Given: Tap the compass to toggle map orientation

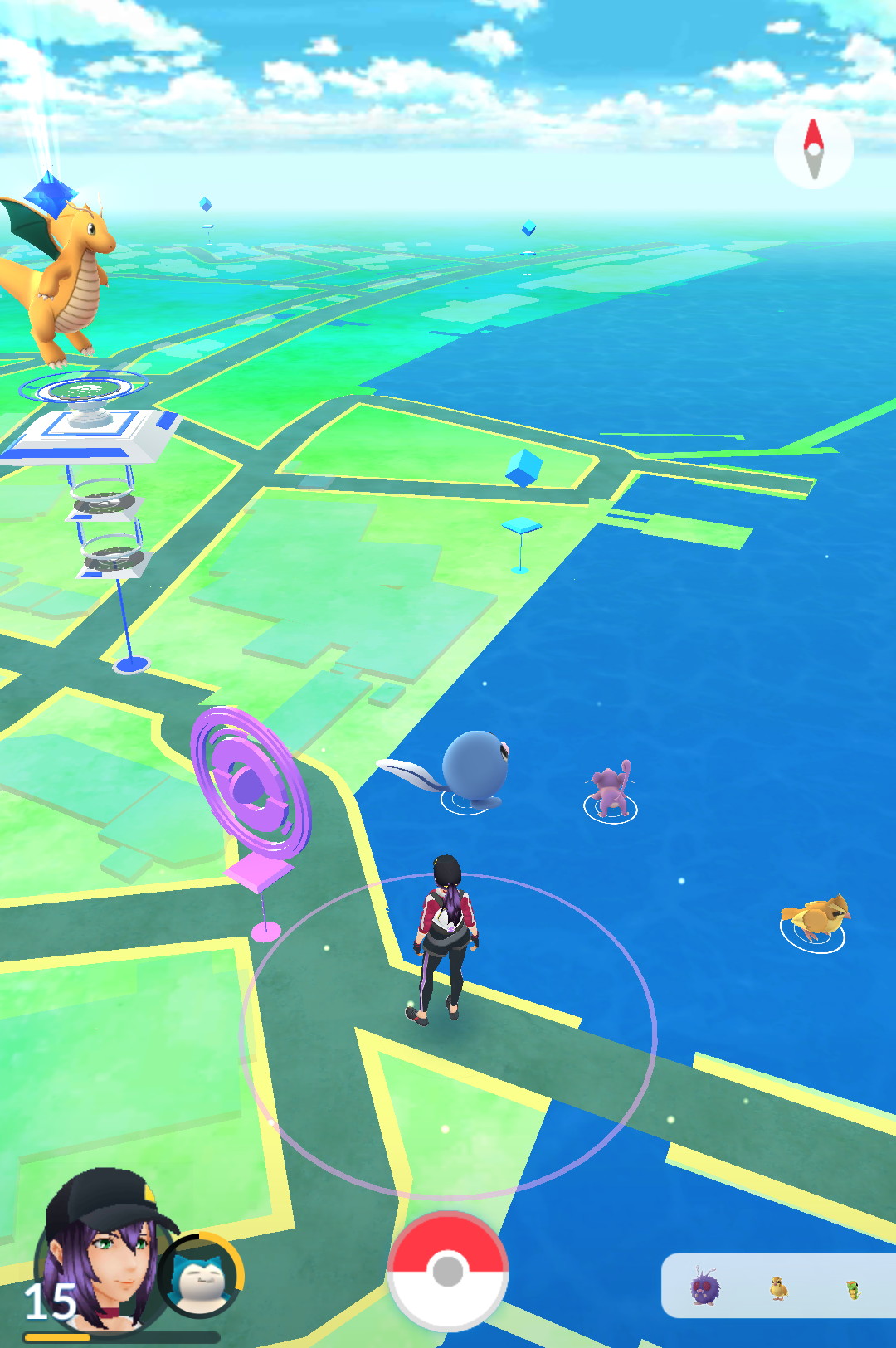Looking at the screenshot, I should [813, 149].
